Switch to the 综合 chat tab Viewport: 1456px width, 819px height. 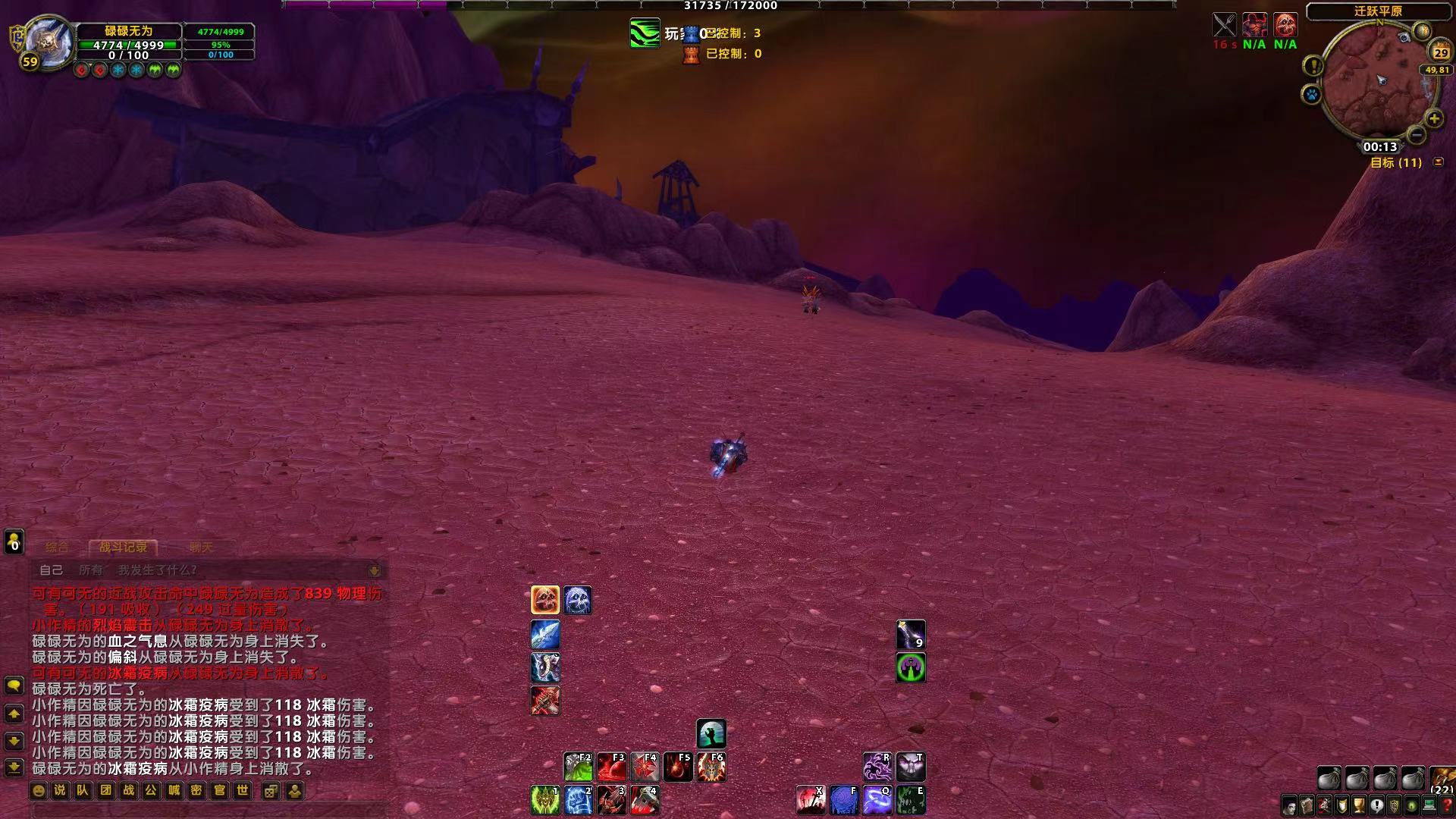[x=57, y=547]
